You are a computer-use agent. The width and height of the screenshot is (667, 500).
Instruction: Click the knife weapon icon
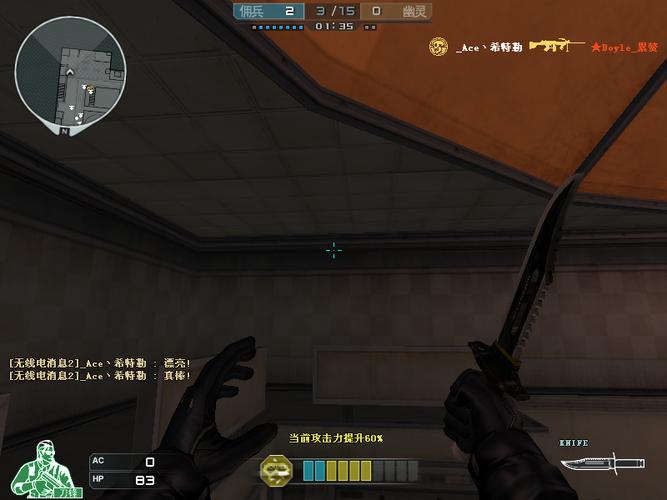point(588,464)
